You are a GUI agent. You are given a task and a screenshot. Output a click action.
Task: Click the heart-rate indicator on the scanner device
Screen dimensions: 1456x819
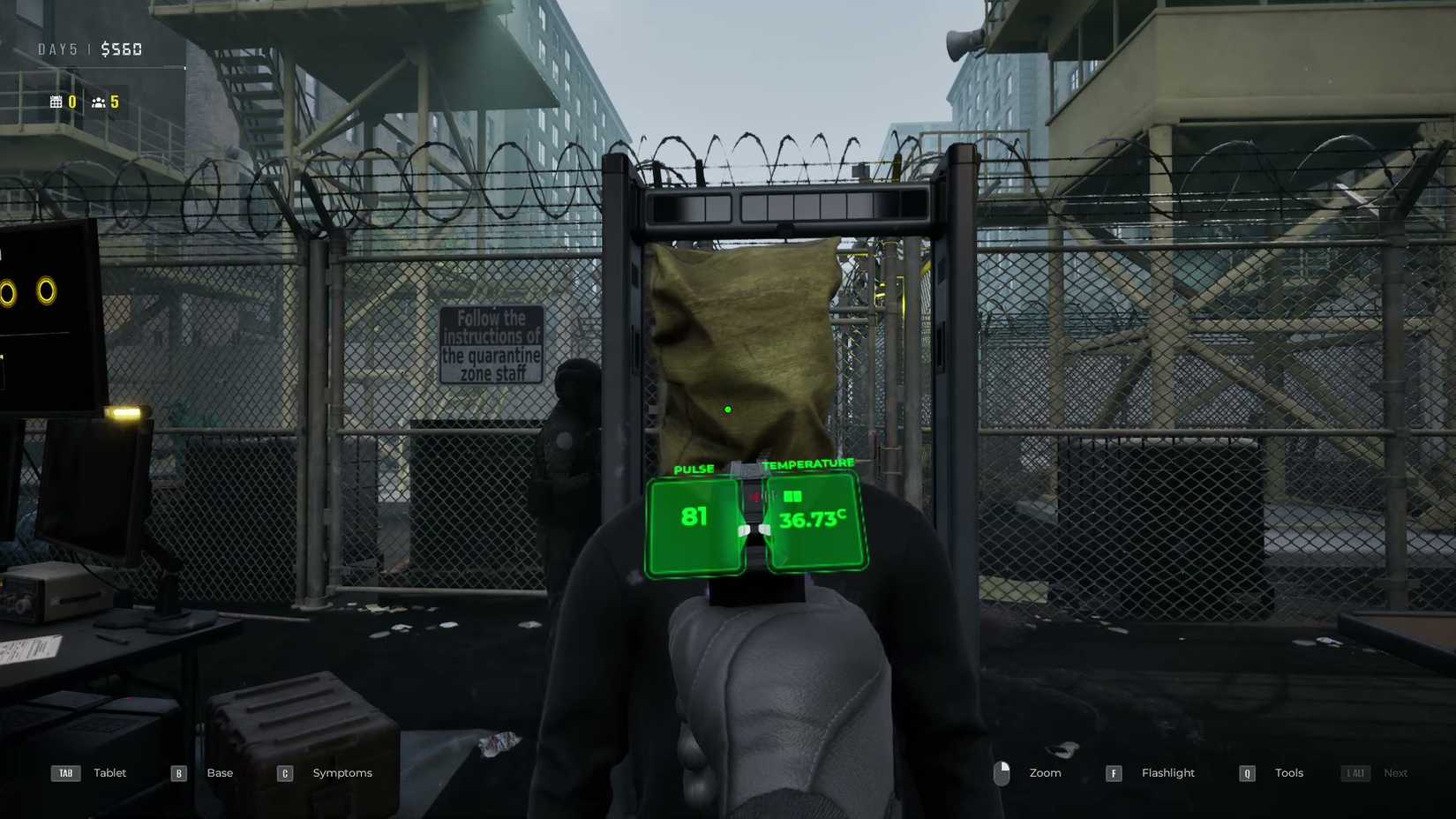point(754,497)
